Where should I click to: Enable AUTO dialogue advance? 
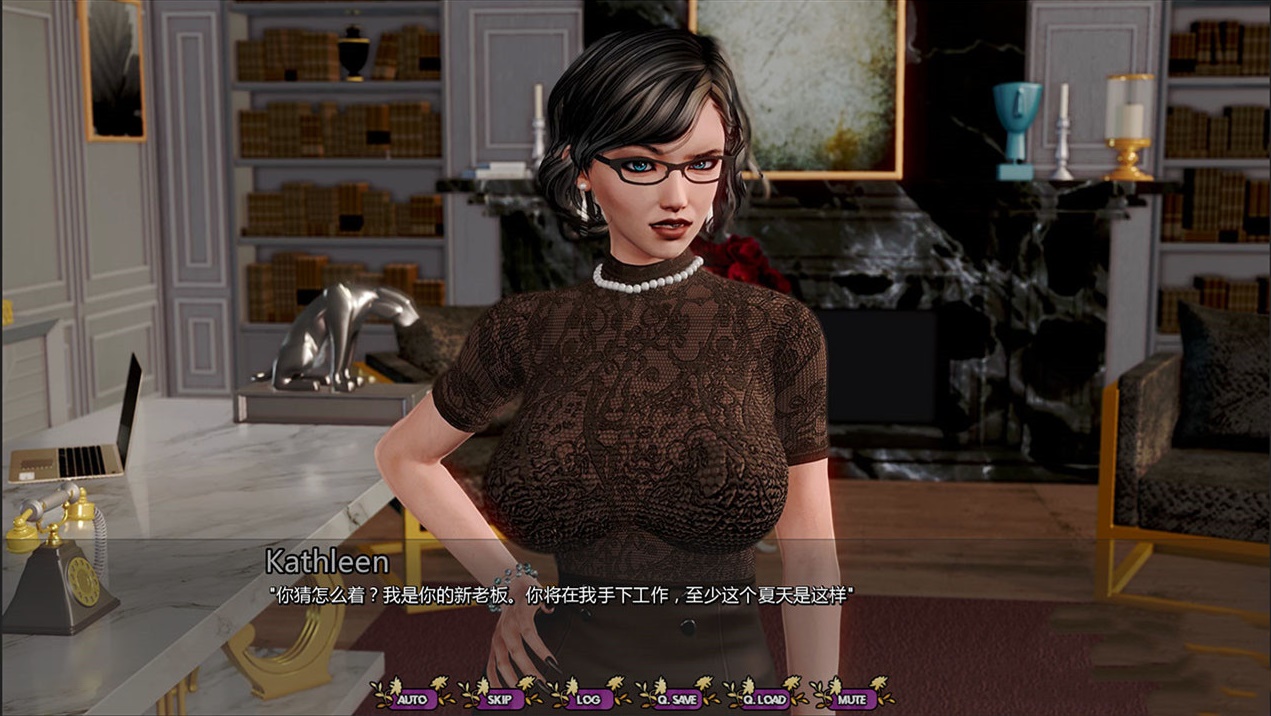click(411, 699)
